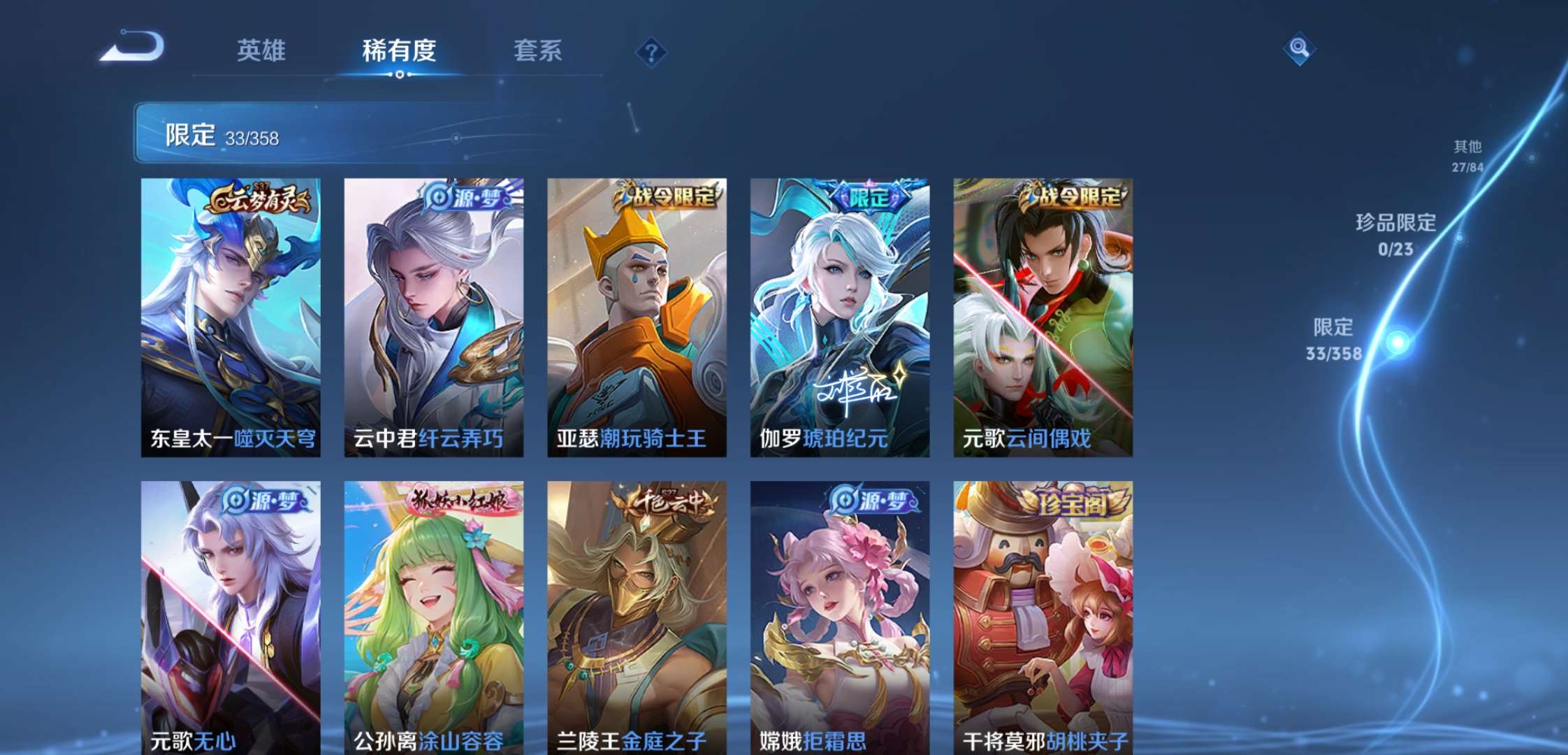Open the 其他 27/84 category
Screen dimensions: 1568x755
(1467, 155)
